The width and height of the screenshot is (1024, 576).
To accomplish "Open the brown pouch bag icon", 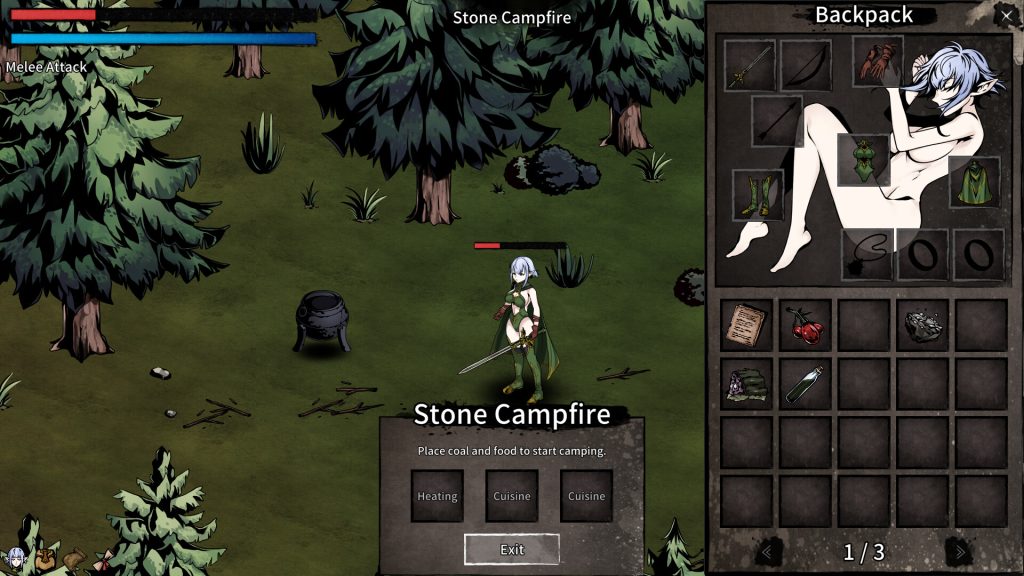I will point(45,560).
